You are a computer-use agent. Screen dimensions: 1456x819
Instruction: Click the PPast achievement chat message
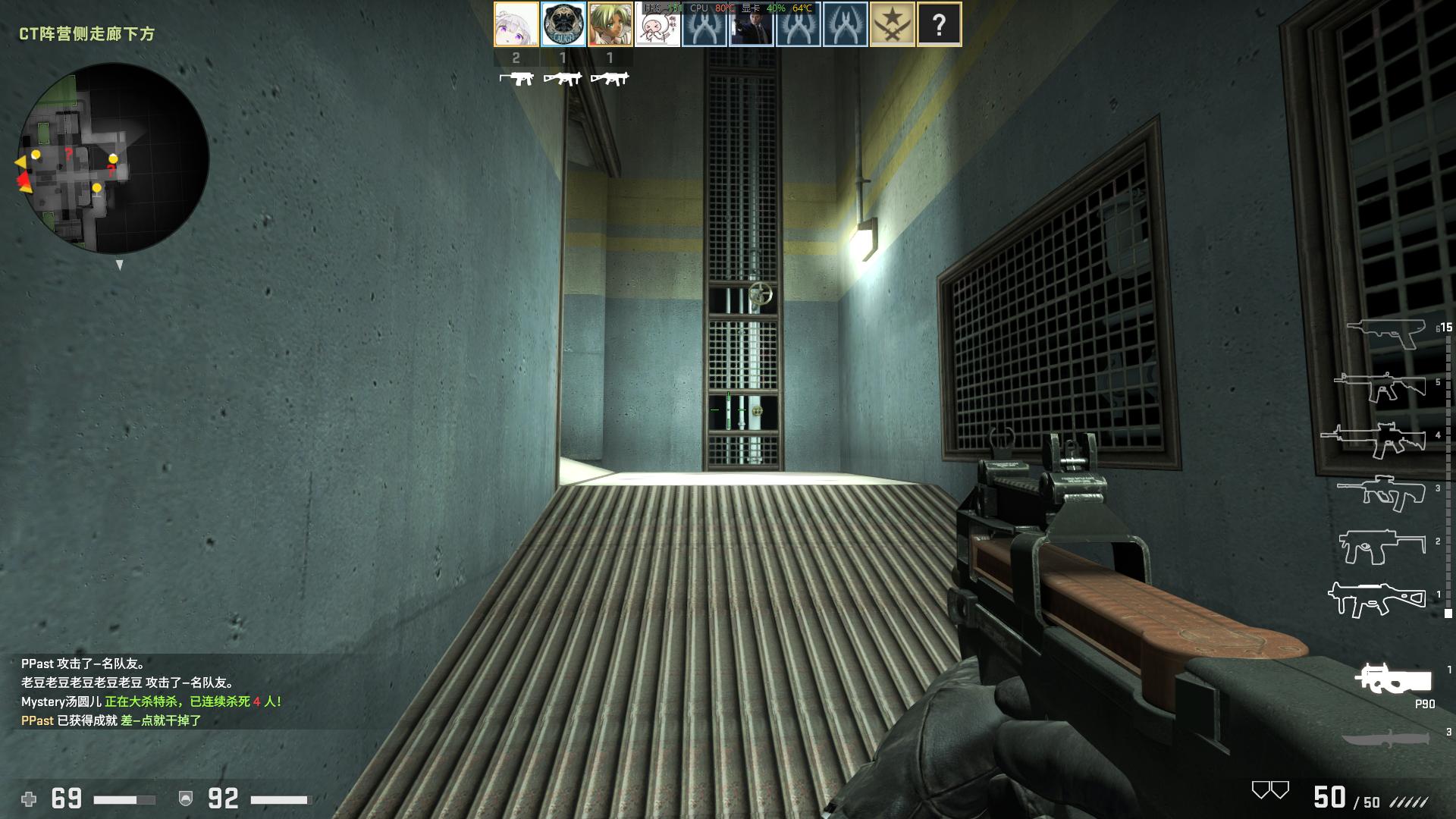111,720
